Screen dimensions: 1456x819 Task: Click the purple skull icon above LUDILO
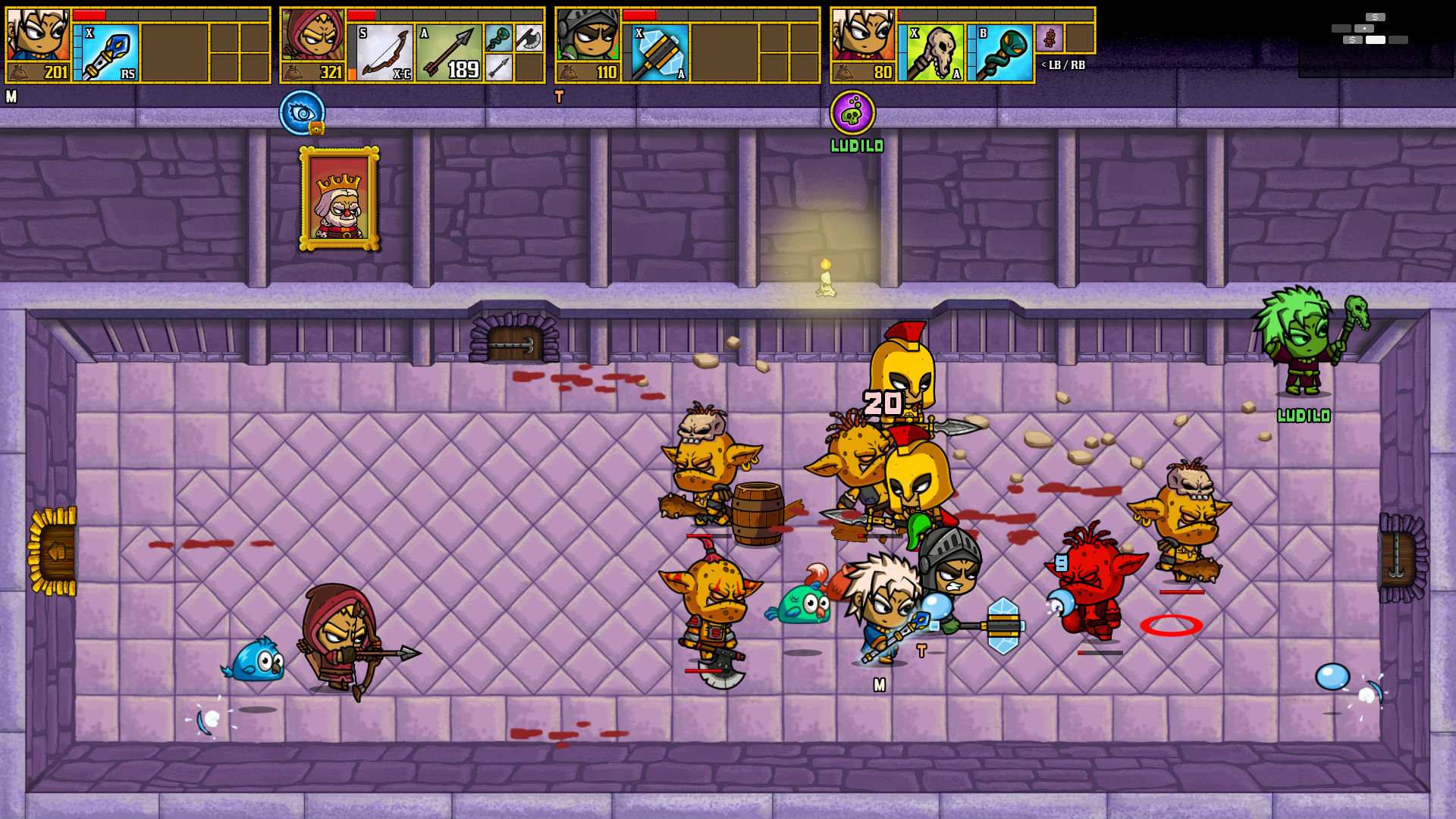[854, 112]
